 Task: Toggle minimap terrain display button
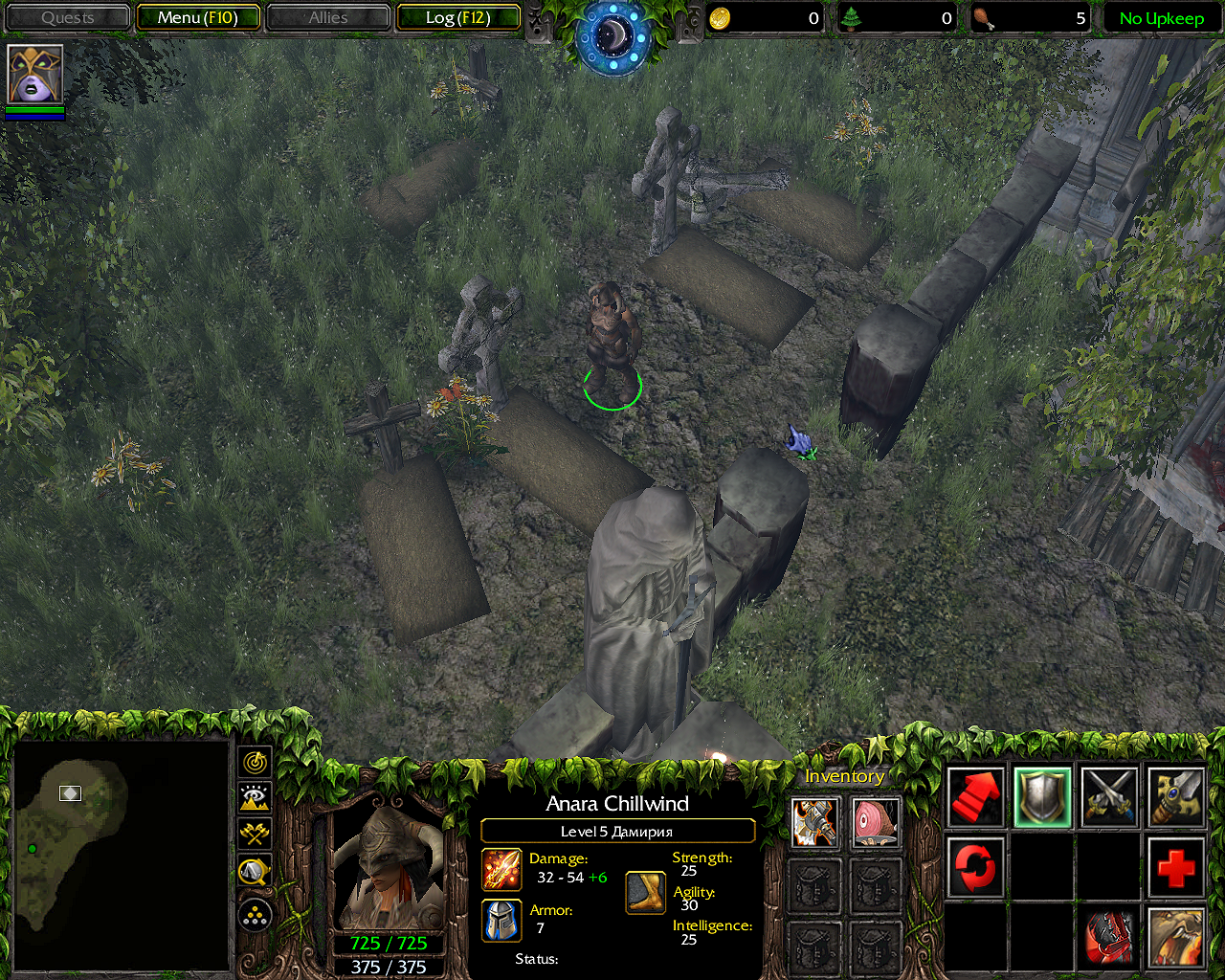tap(255, 797)
